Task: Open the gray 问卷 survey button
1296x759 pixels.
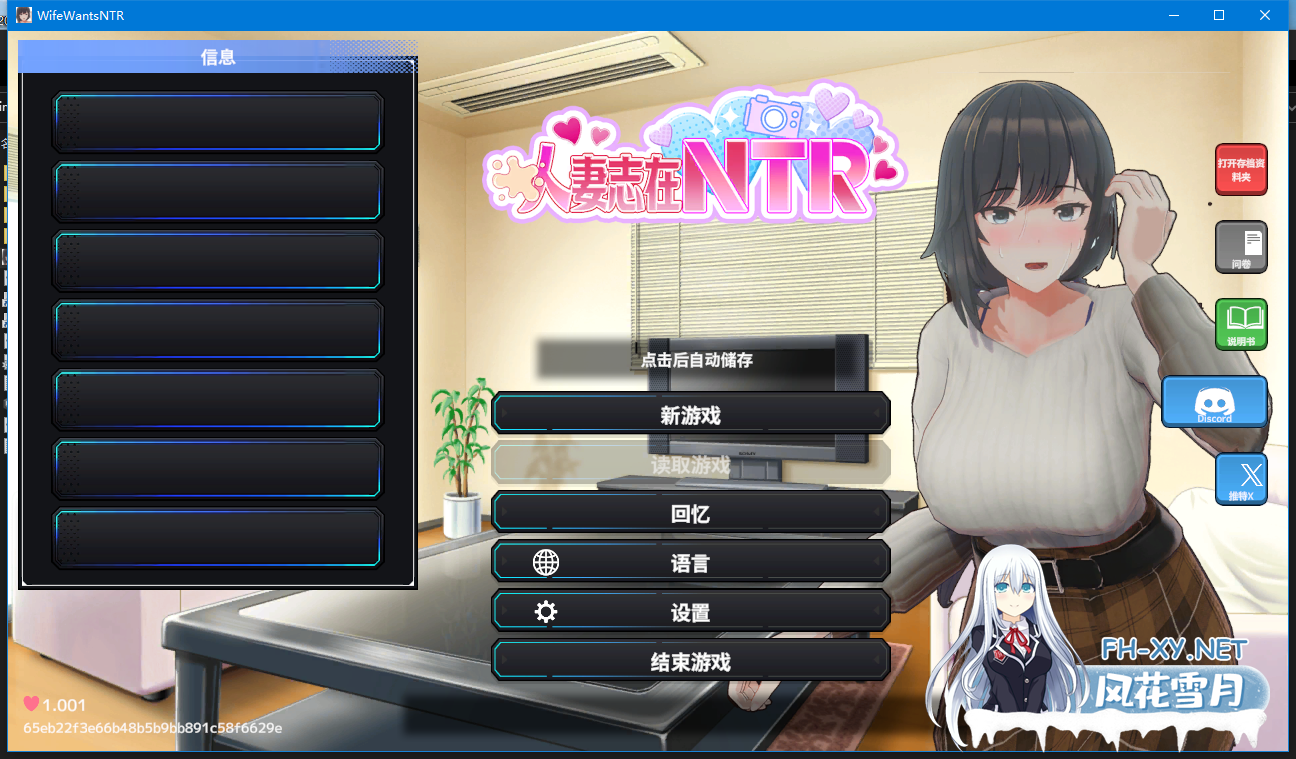Action: [1241, 247]
